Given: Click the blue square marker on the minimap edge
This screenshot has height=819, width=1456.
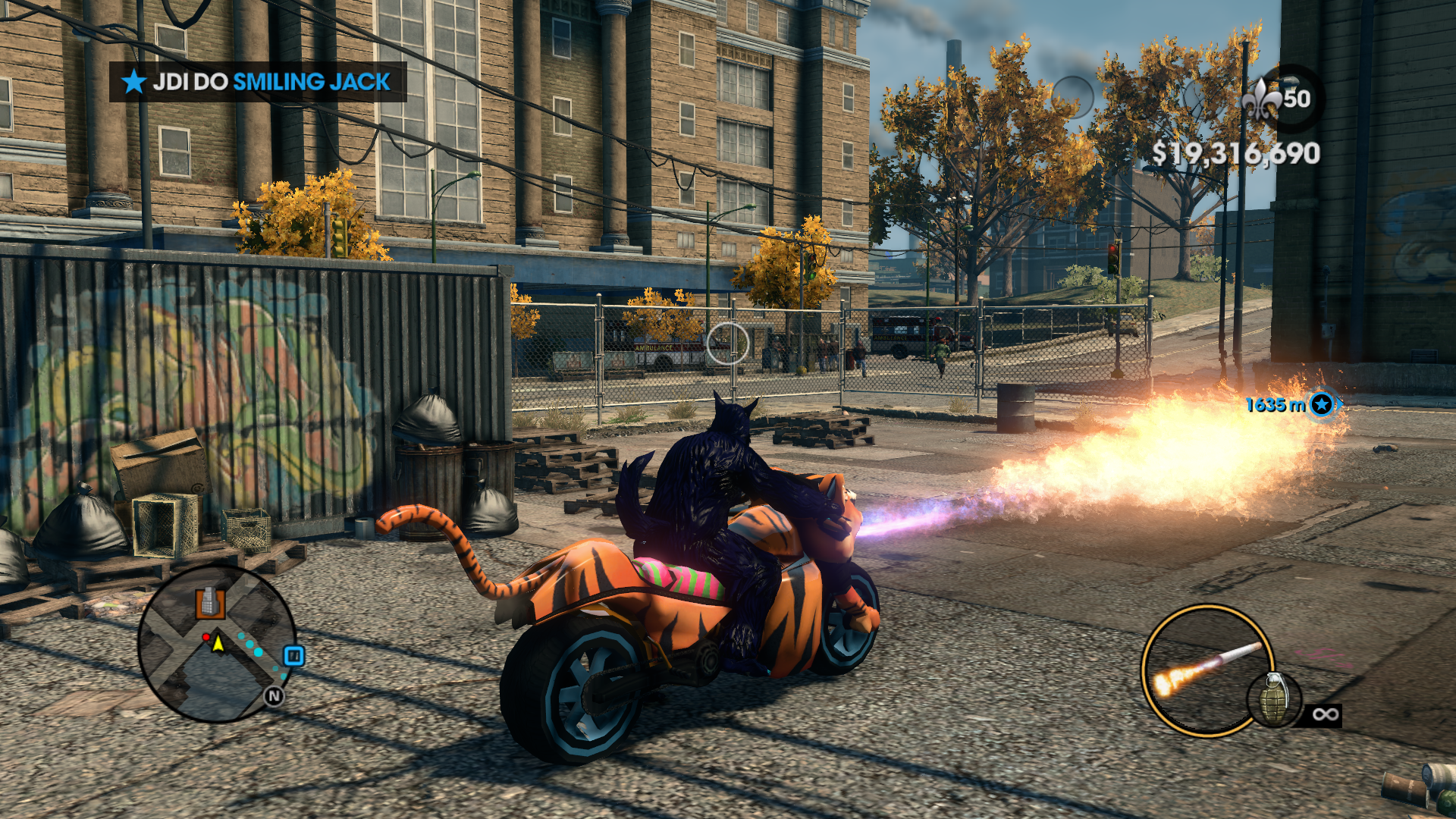Looking at the screenshot, I should point(293,656).
